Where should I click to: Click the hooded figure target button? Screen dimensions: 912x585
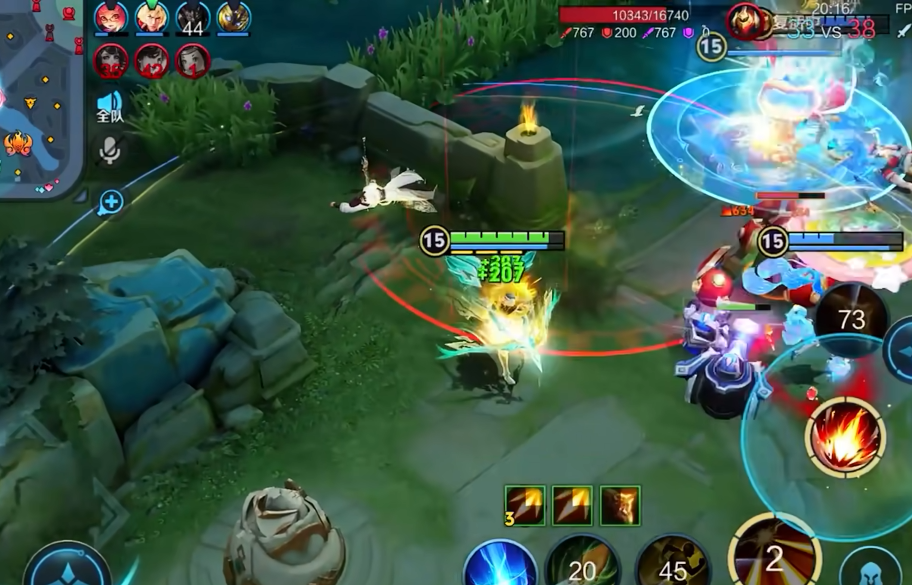pyautogui.click(x=871, y=568)
